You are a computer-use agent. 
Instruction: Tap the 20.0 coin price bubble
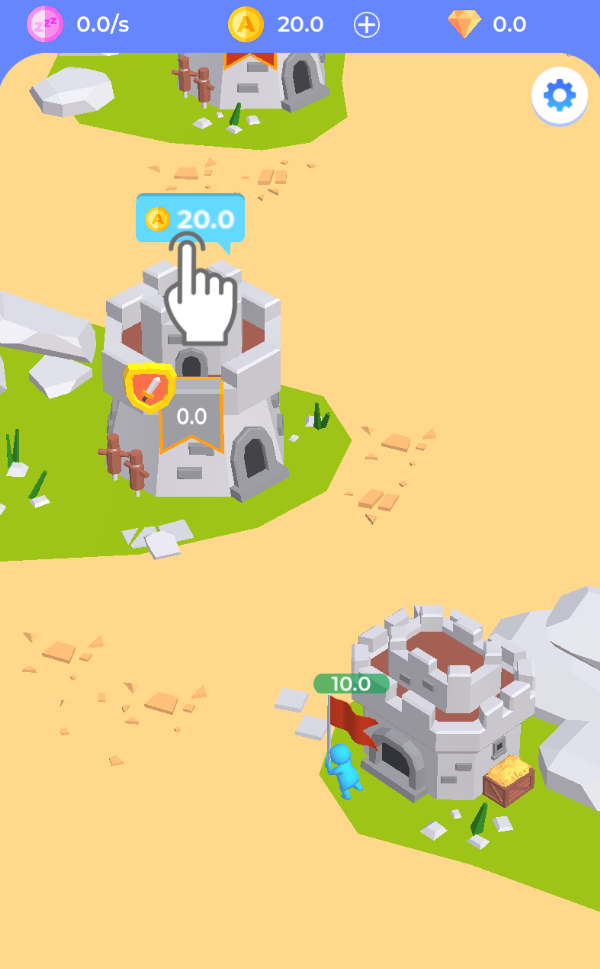(x=190, y=219)
